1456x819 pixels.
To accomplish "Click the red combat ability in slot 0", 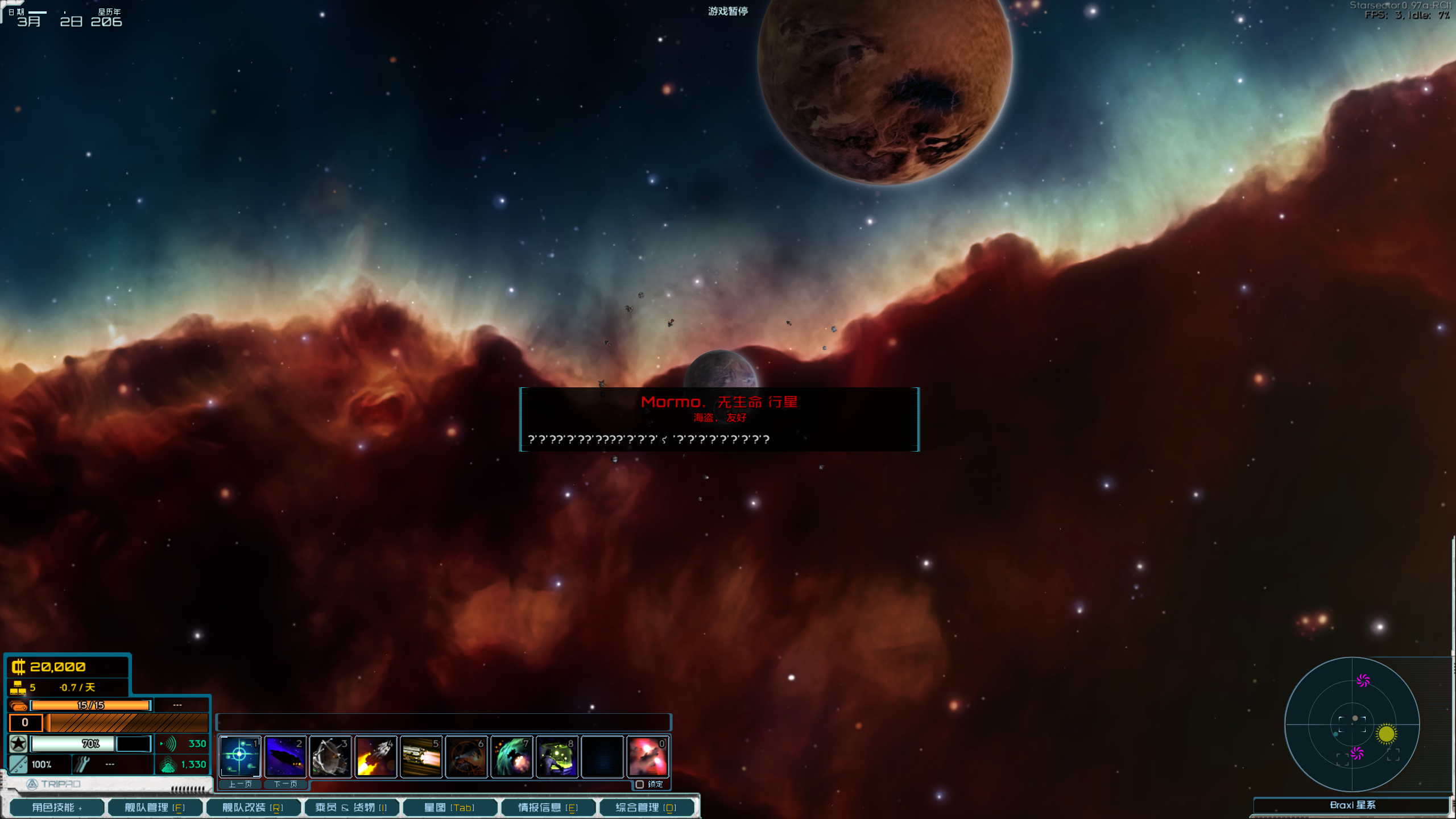I will (x=648, y=756).
